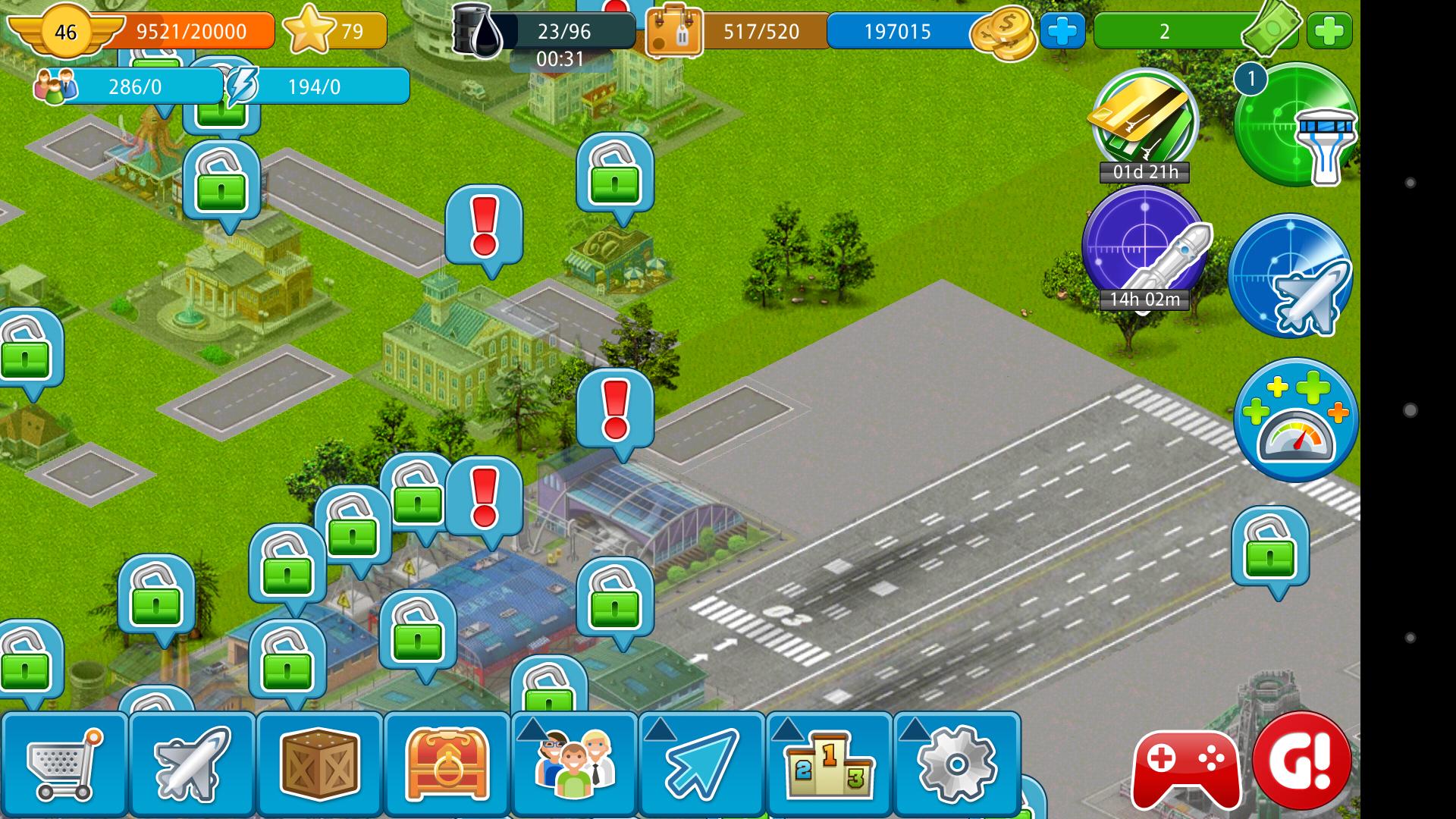Viewport: 1456px width, 819px height.
Task: Open the gear settings menu
Action: pyautogui.click(x=956, y=764)
